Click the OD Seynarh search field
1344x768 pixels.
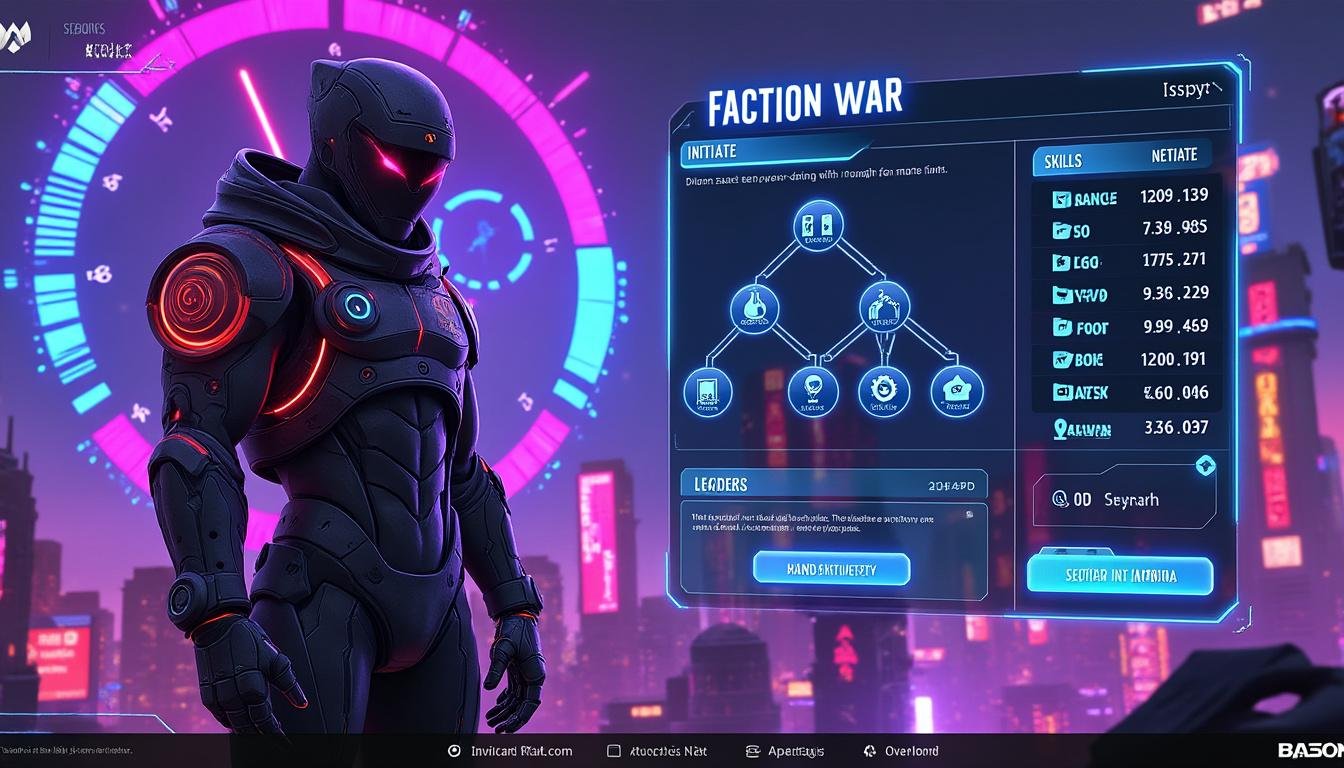(1123, 499)
